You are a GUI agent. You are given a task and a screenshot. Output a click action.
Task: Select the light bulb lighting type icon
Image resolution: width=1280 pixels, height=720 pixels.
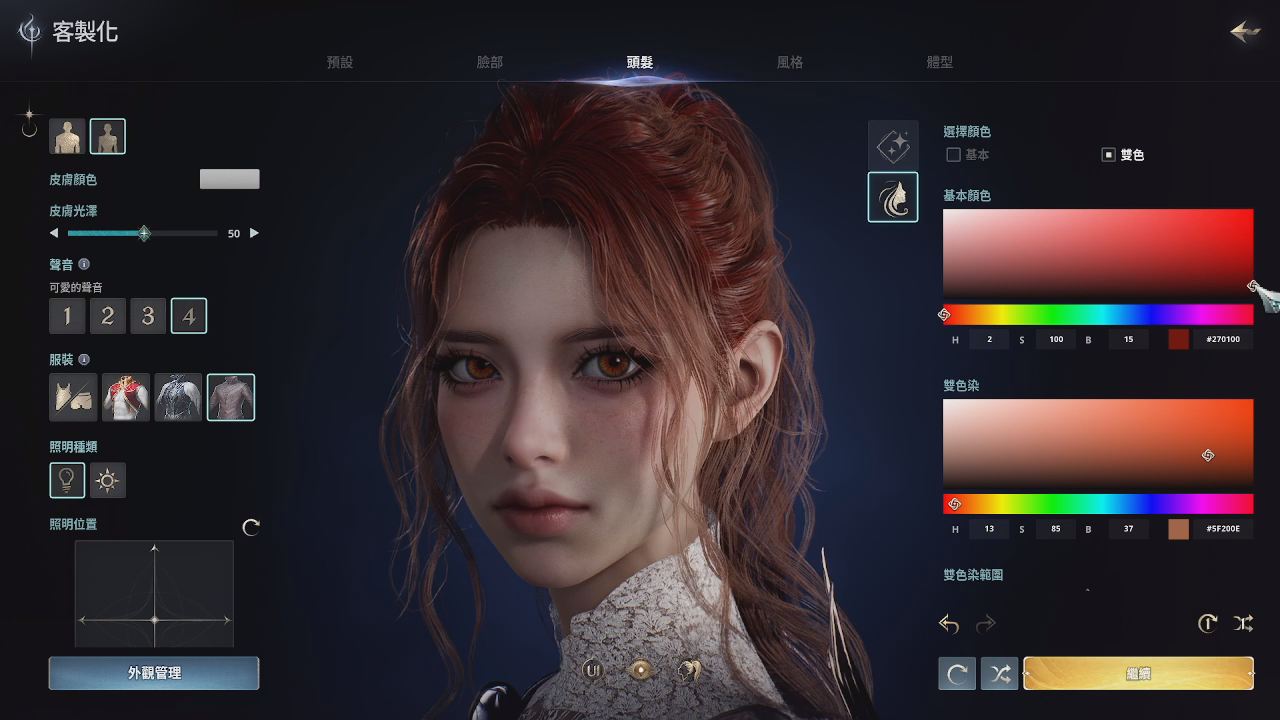coord(67,480)
